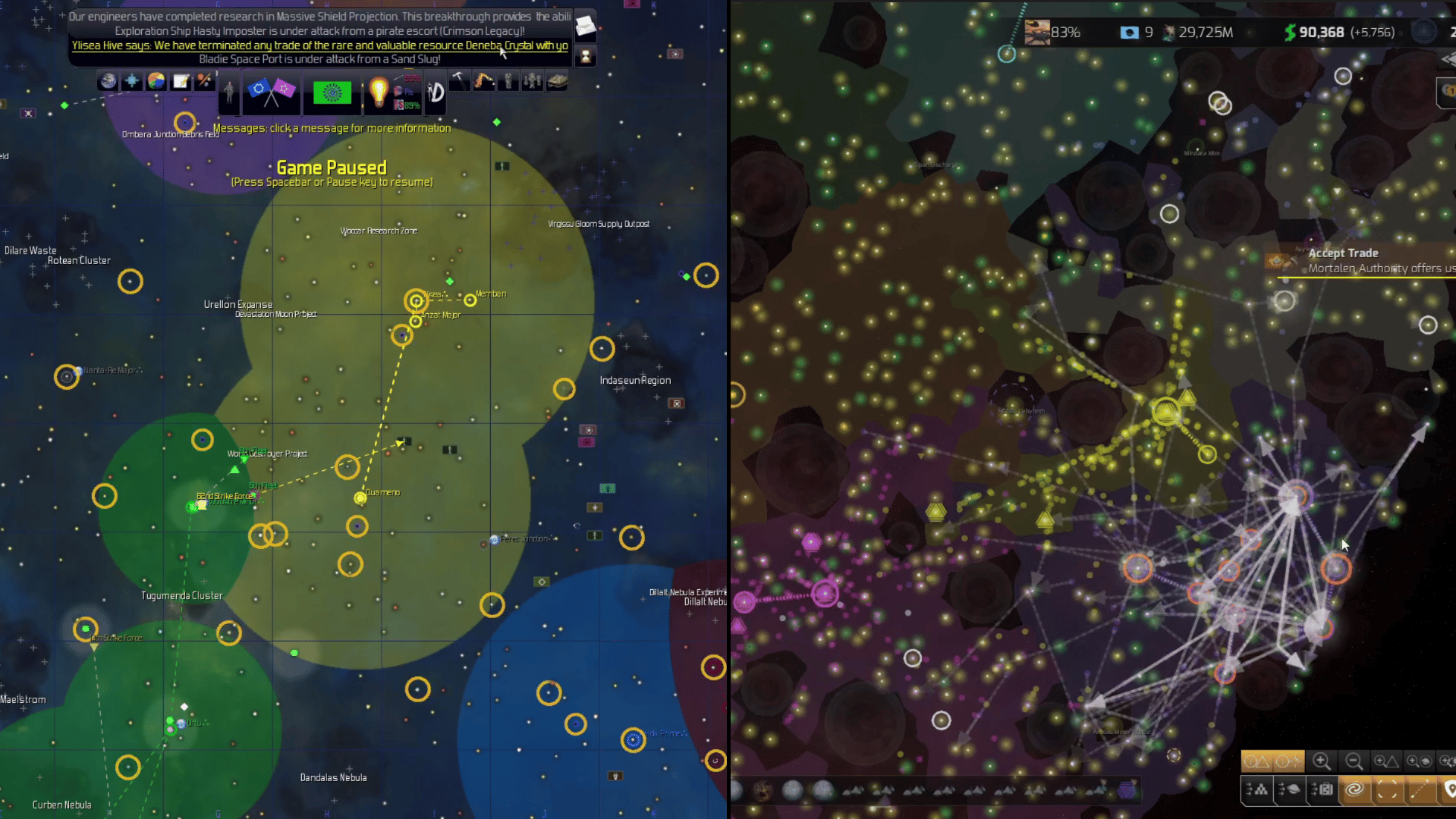Select the construction hammer icon
The width and height of the screenshot is (1456, 819).
tap(459, 81)
